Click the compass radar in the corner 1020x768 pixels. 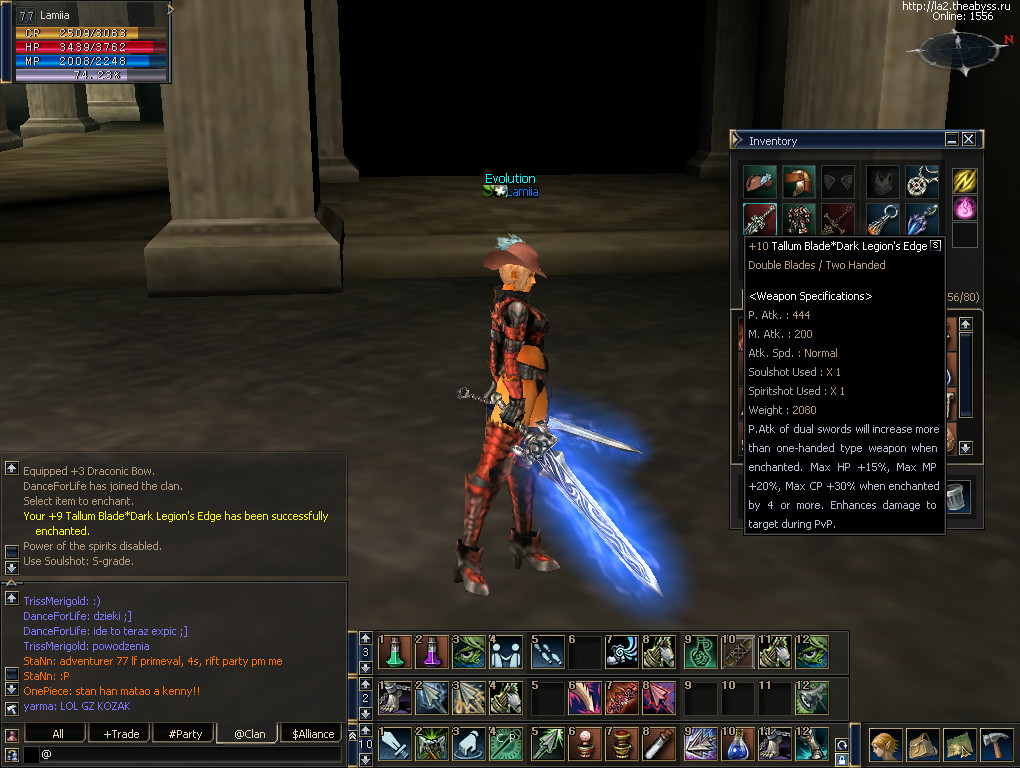point(958,52)
